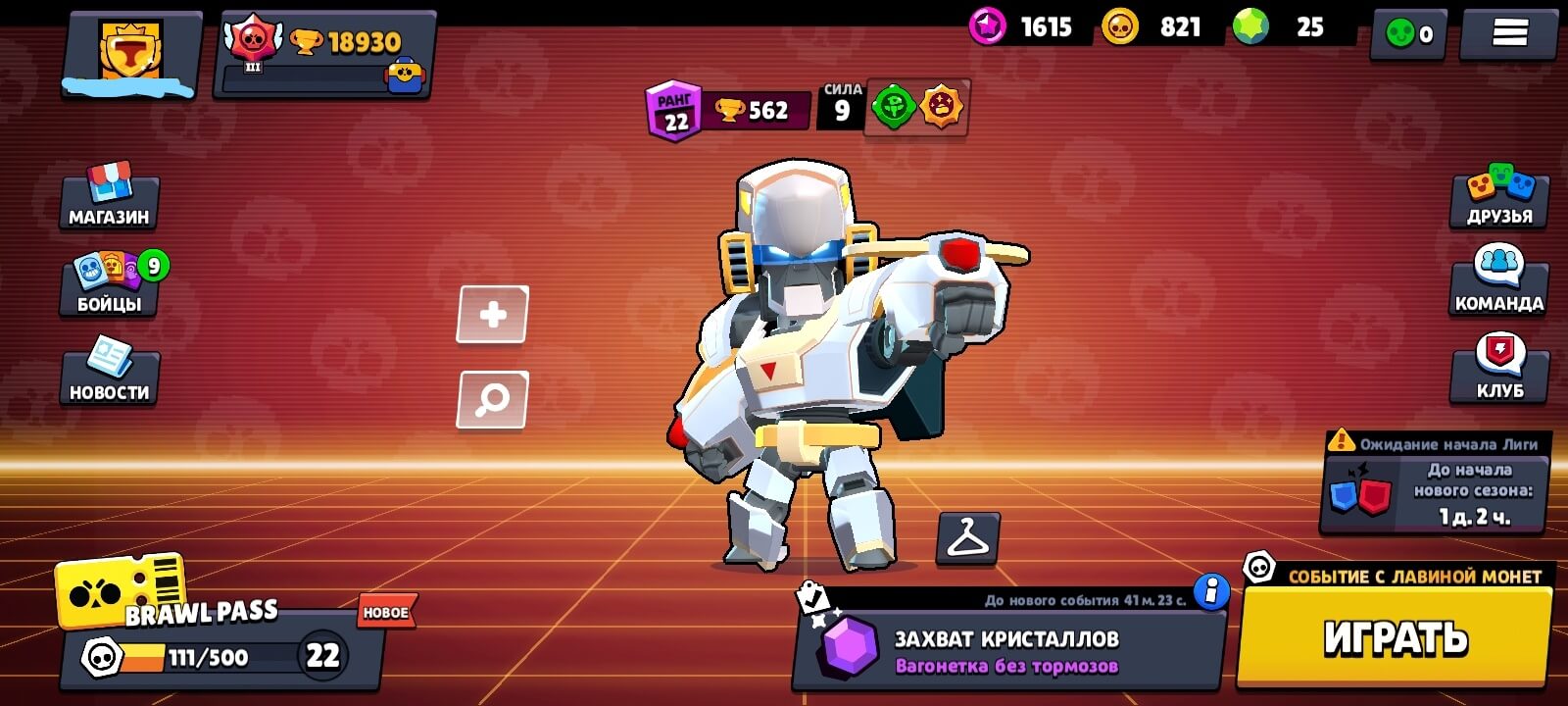Invite a teammate with the plus button
This screenshot has height=706, width=1568.
[x=493, y=315]
